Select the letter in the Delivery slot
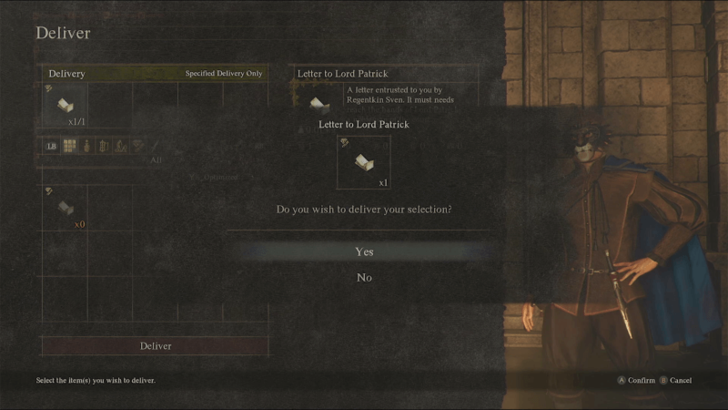Image resolution: width=728 pixels, height=410 pixels. pyautogui.click(x=64, y=106)
